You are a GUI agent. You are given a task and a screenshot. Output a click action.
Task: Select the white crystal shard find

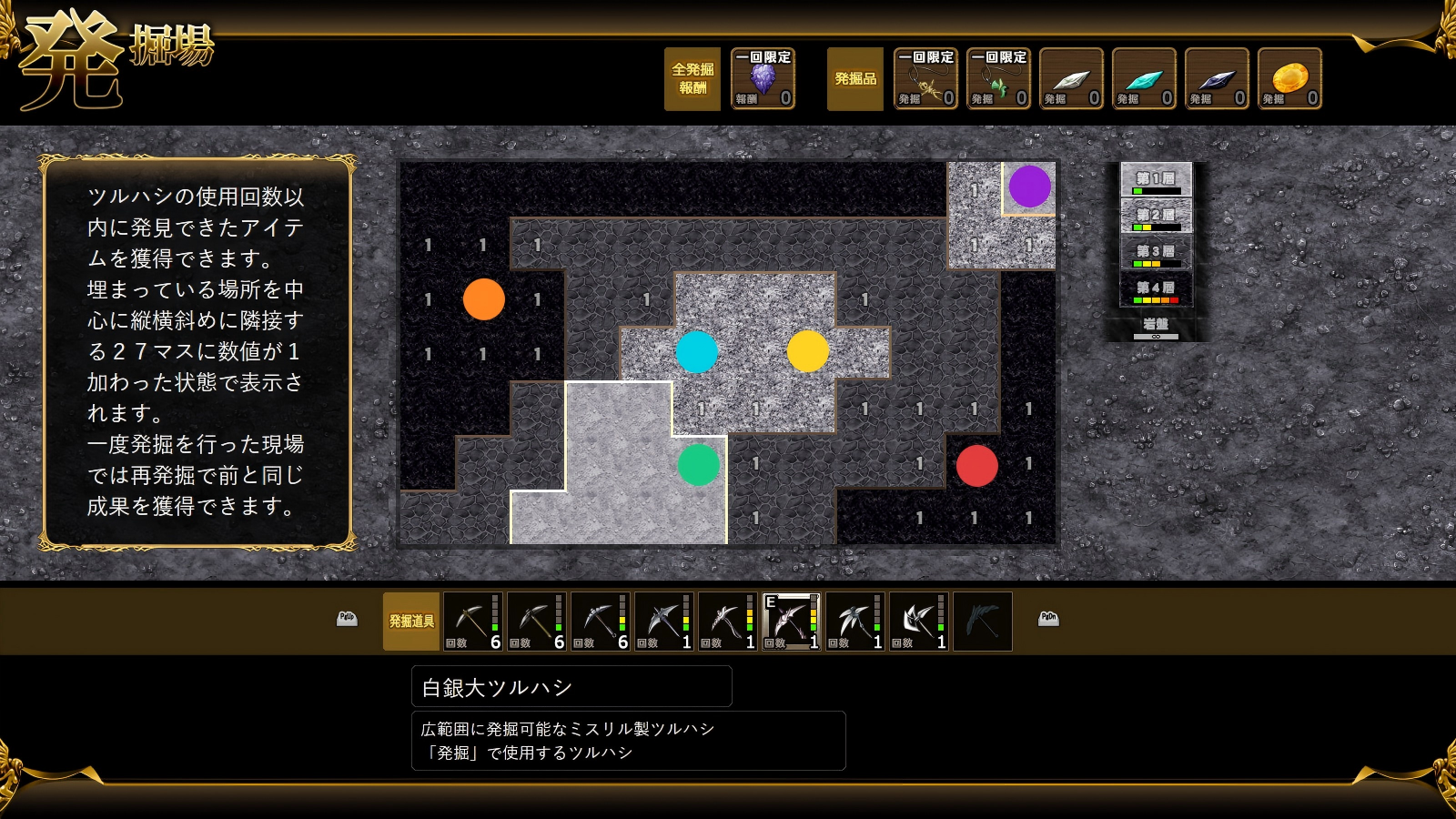(x=1071, y=79)
